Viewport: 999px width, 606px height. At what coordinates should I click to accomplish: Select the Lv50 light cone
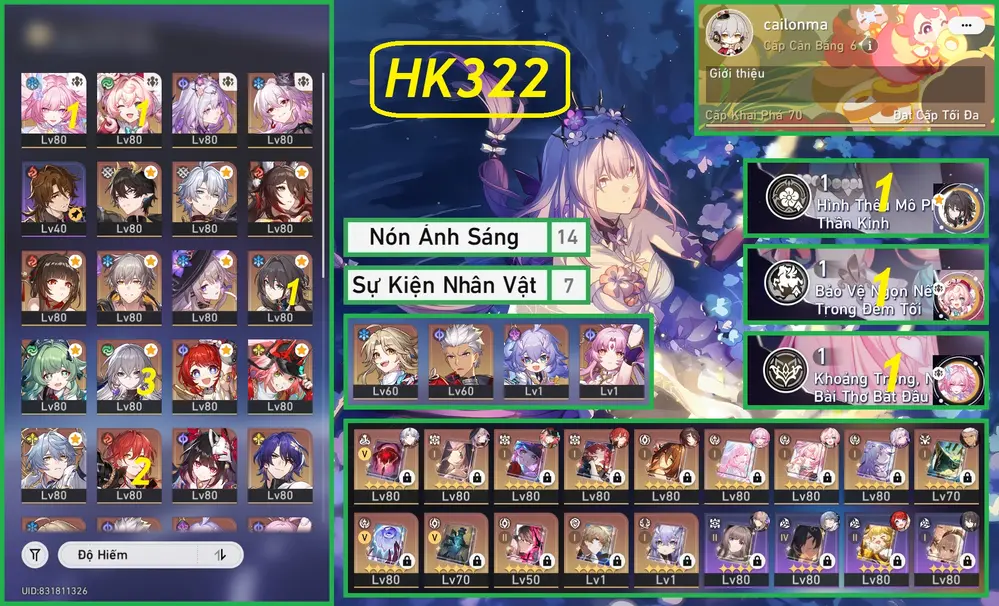pos(525,547)
